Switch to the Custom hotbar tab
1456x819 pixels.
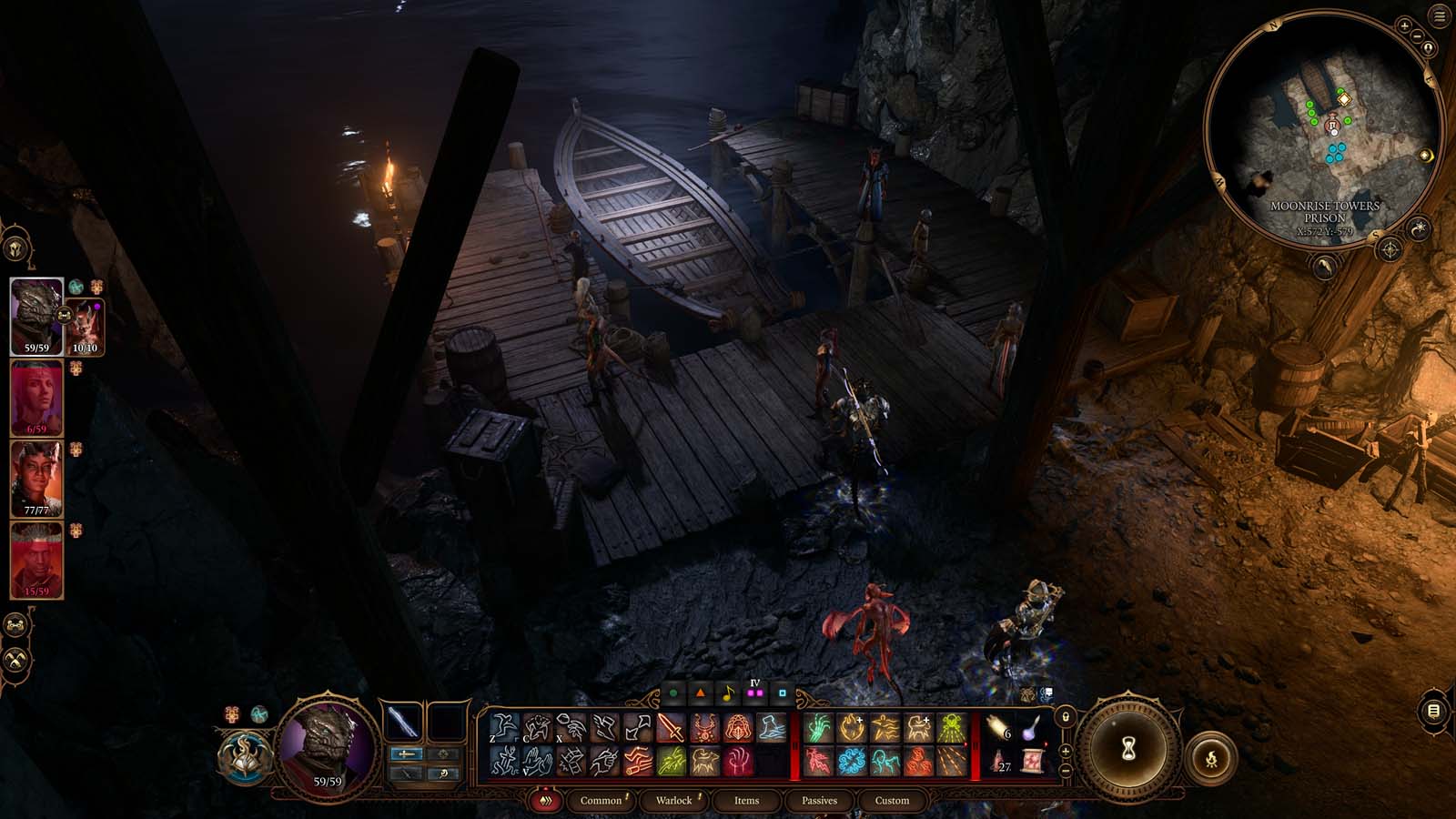pyautogui.click(x=892, y=801)
